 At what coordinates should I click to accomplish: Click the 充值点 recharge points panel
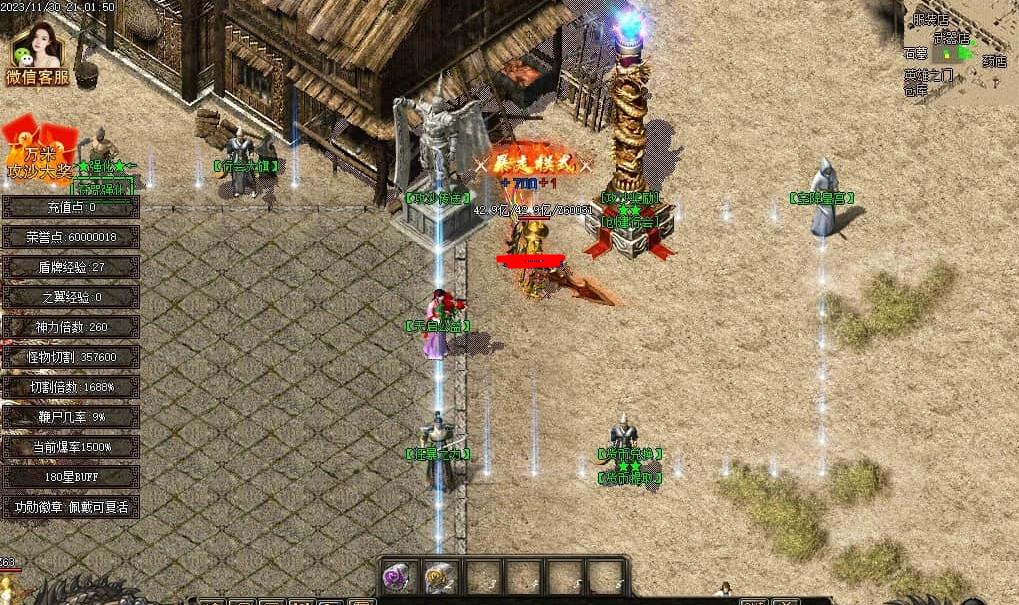pyautogui.click(x=70, y=207)
